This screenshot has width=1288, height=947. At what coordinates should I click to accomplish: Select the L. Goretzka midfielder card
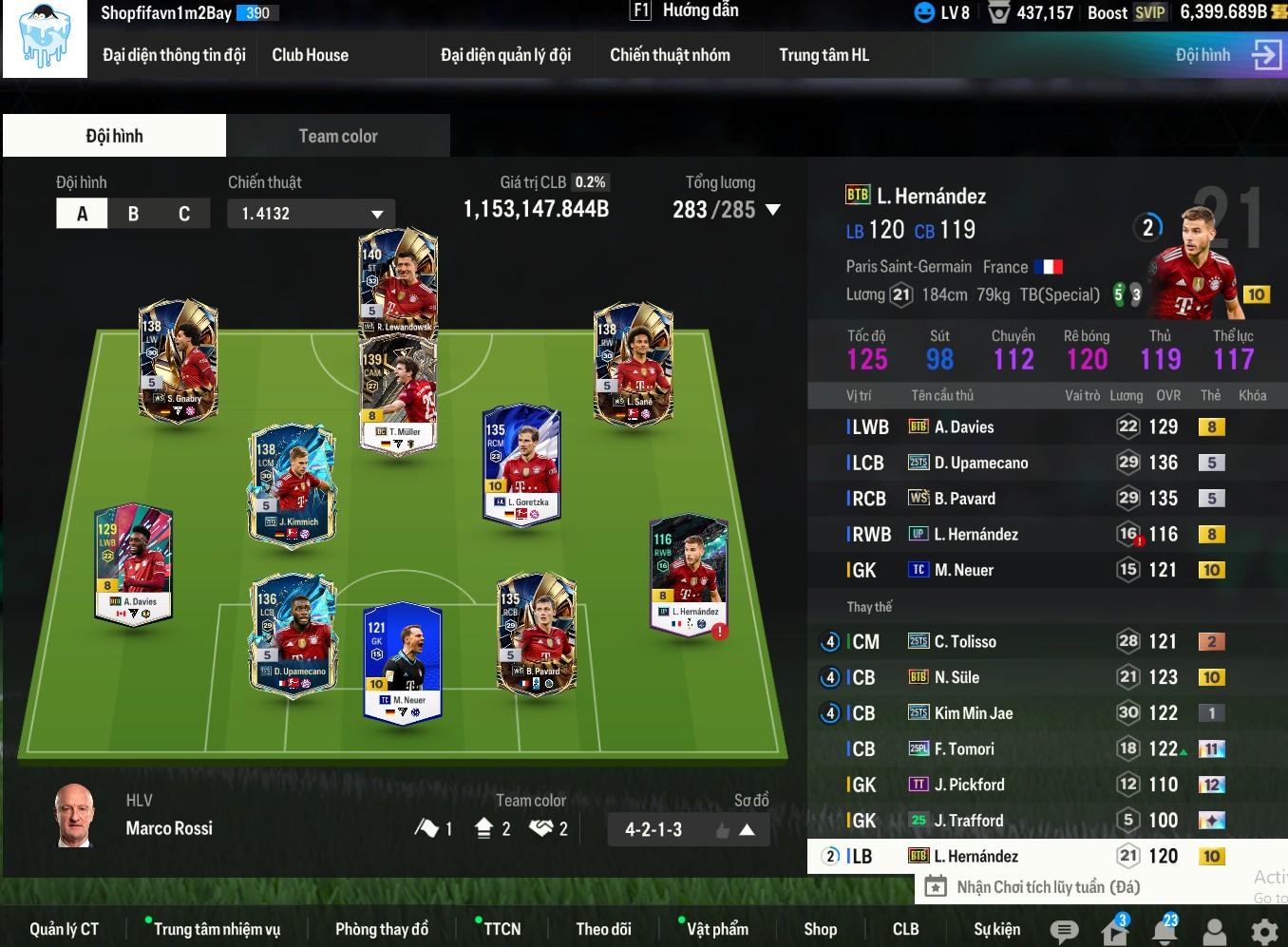pyautogui.click(x=521, y=464)
